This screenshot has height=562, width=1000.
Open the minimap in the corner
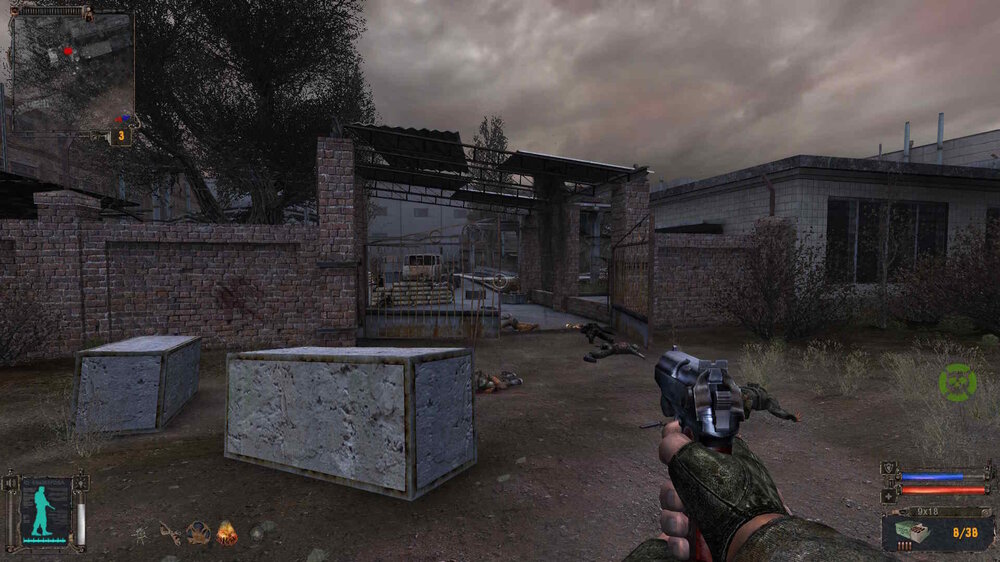point(72,72)
